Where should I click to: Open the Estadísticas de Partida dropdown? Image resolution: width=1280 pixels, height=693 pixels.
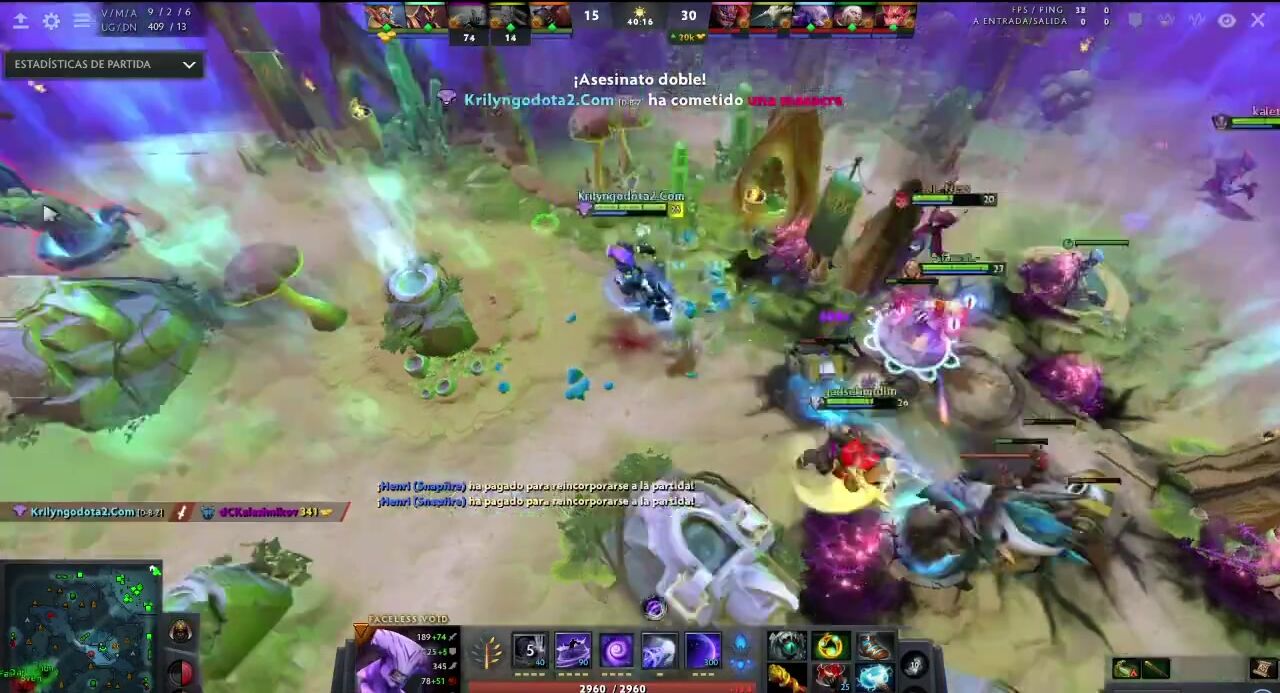tap(104, 65)
